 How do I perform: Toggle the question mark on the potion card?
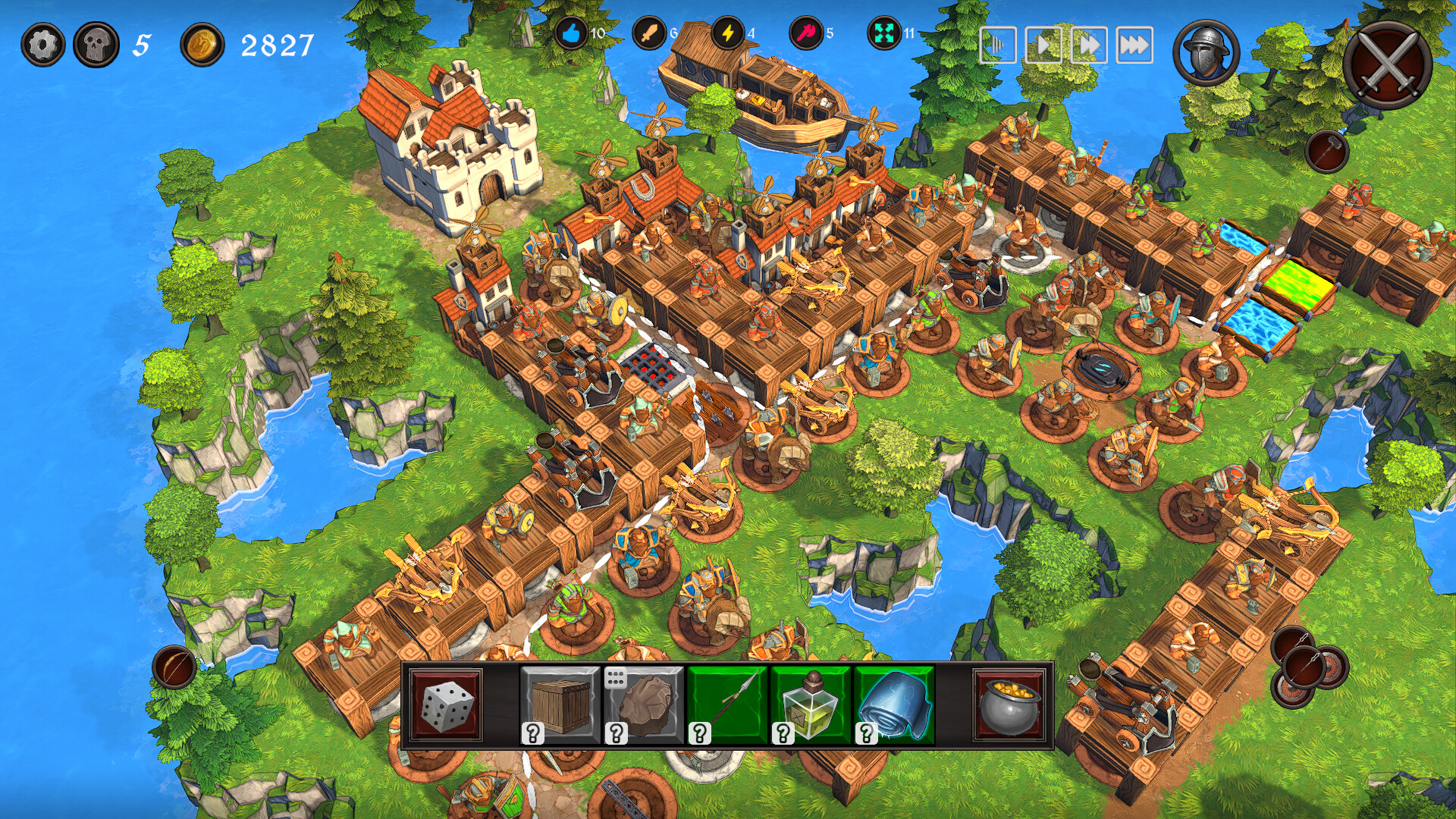point(782,732)
